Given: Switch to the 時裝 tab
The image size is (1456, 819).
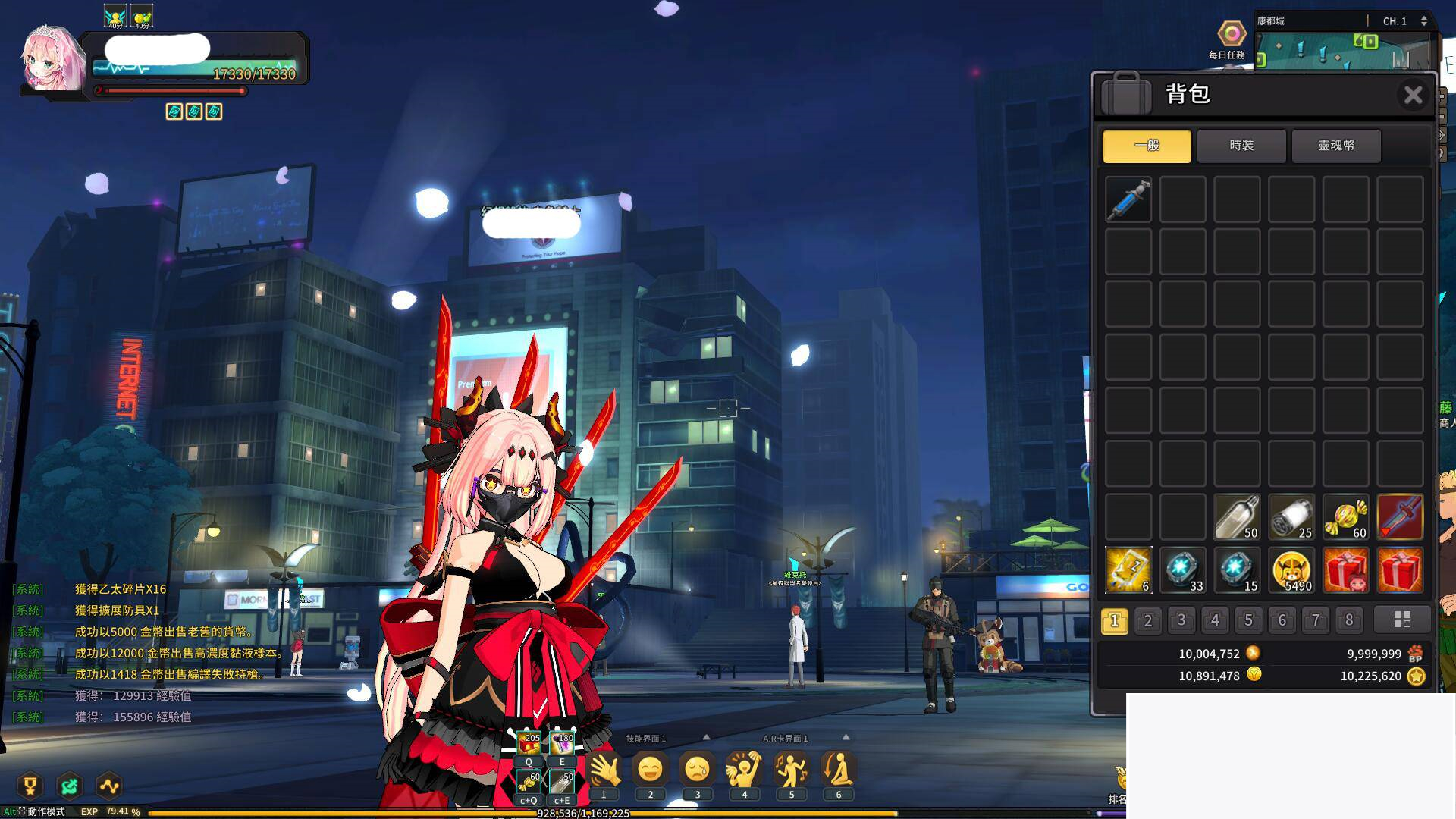Looking at the screenshot, I should [x=1241, y=146].
